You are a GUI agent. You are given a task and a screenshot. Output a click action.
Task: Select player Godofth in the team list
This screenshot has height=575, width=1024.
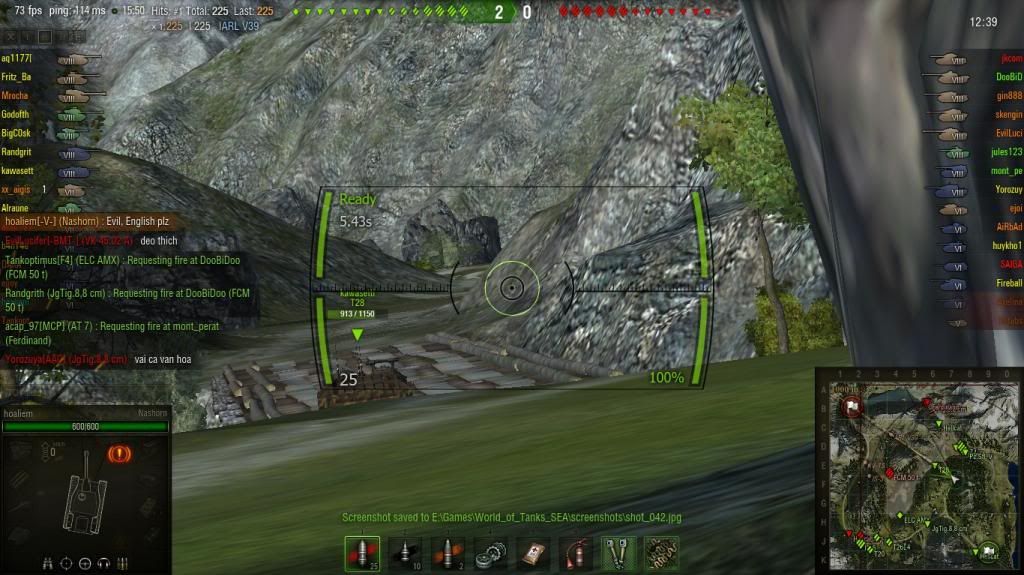click(15, 115)
